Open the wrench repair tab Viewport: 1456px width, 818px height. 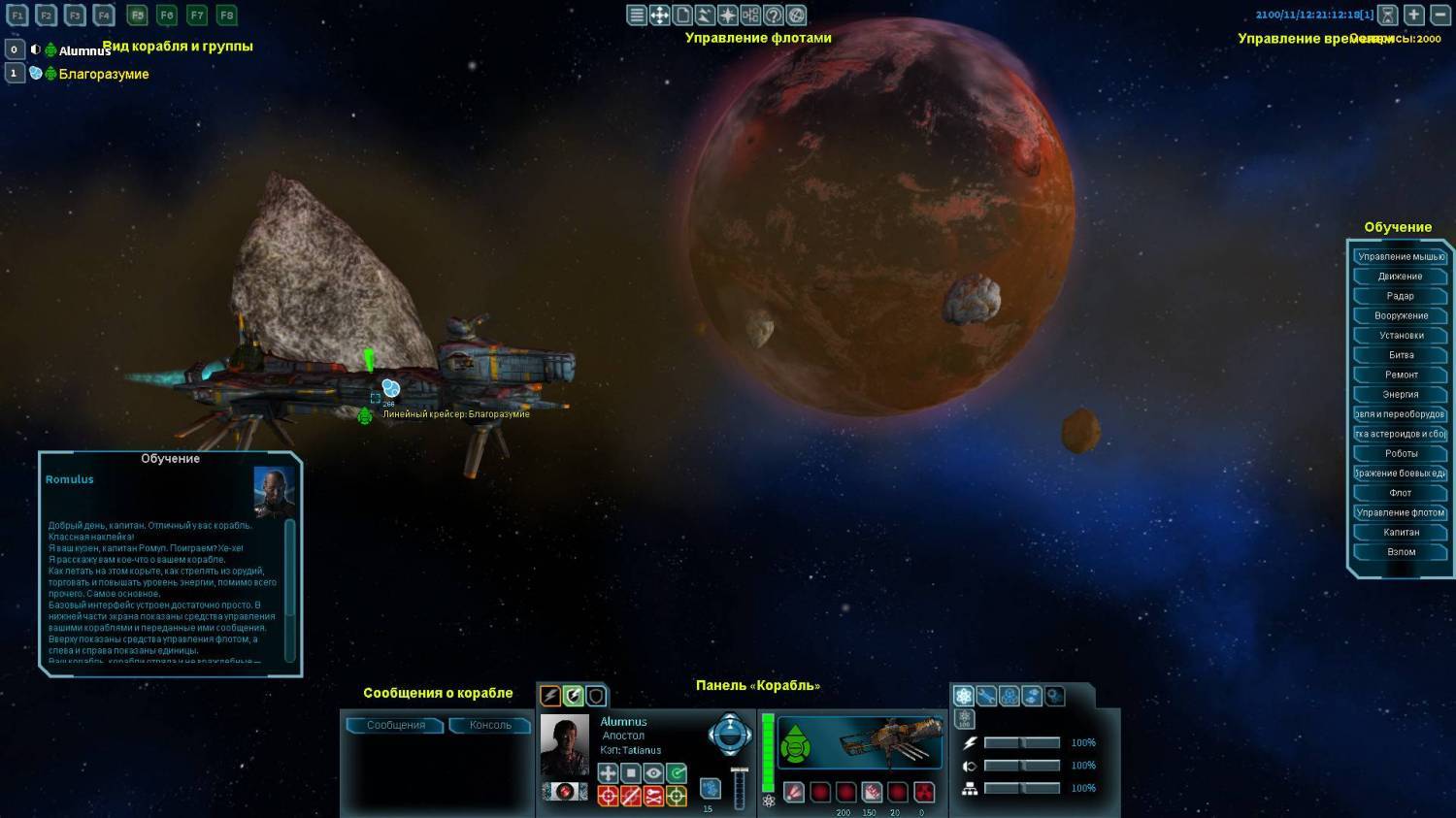[x=986, y=696]
